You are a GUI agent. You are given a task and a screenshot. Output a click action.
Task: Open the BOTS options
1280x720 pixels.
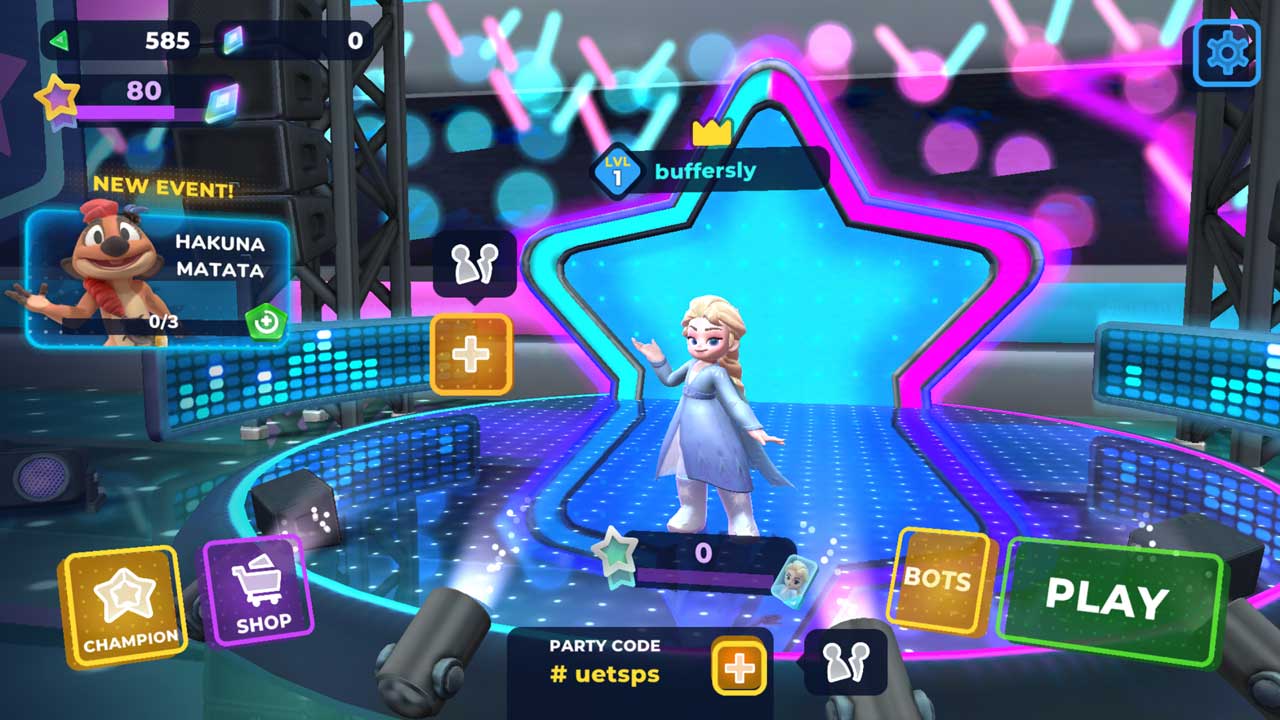click(937, 579)
